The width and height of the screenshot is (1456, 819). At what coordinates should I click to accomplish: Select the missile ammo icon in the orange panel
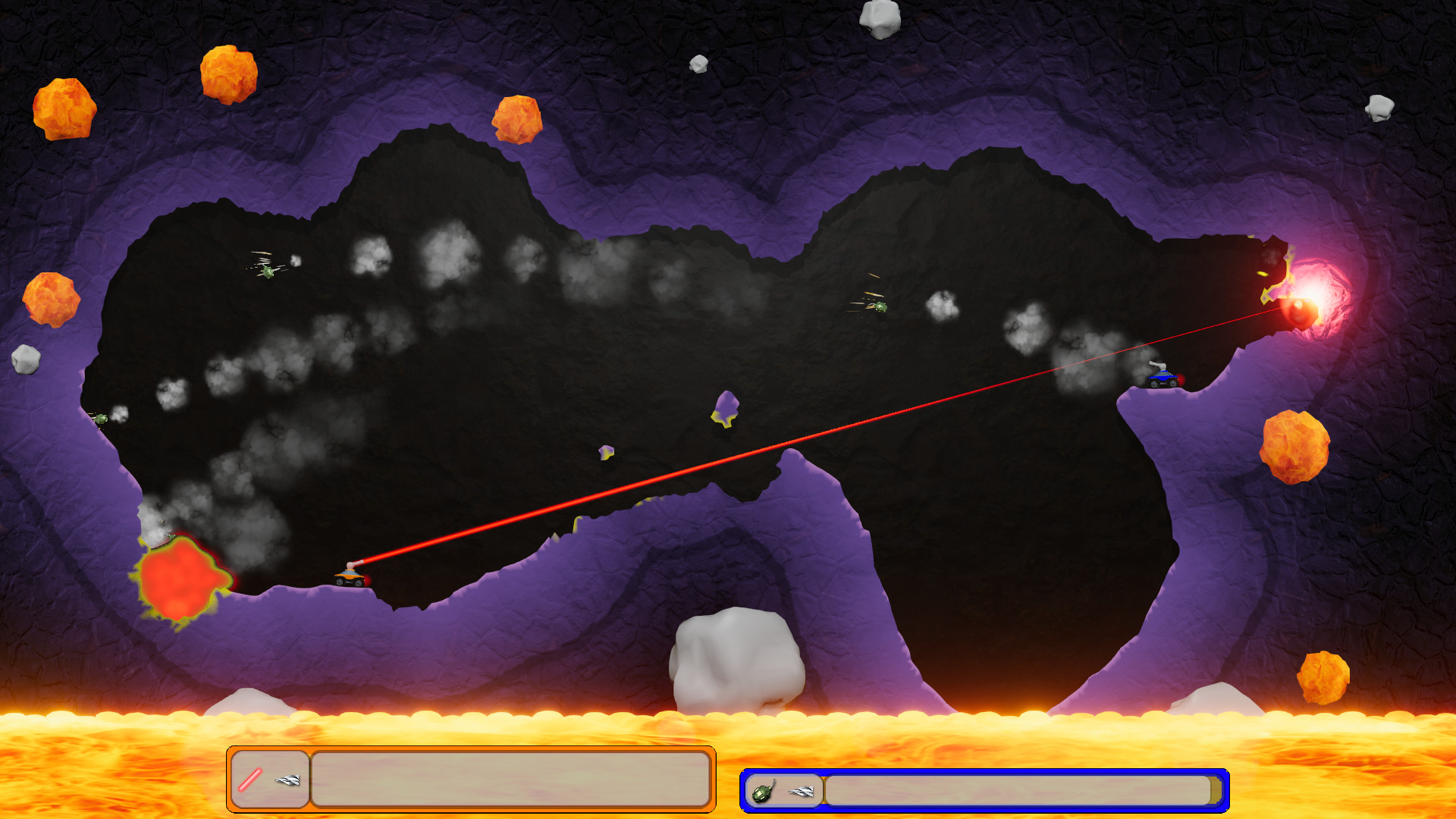[287, 781]
